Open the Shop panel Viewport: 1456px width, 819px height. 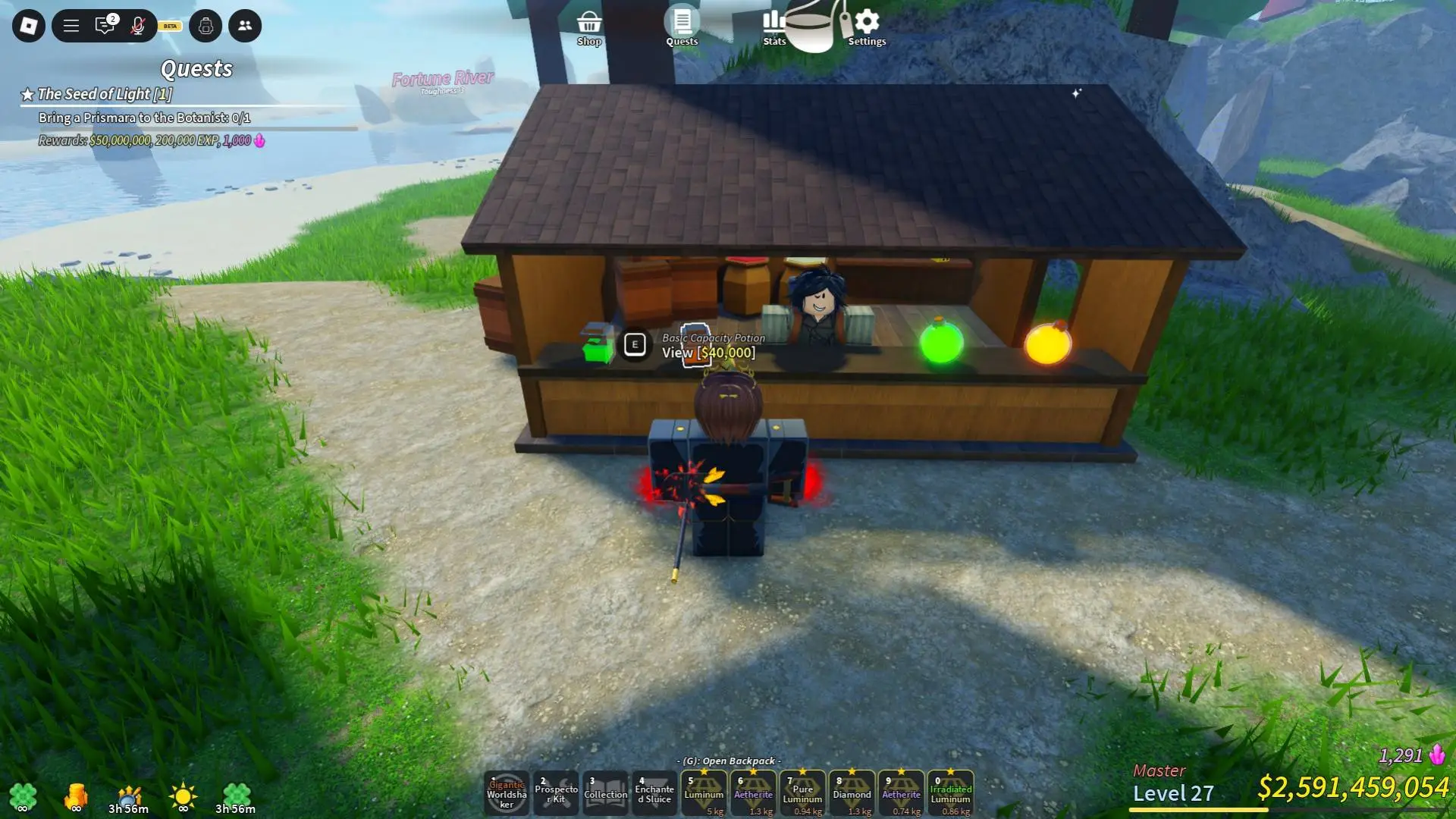pos(590,25)
